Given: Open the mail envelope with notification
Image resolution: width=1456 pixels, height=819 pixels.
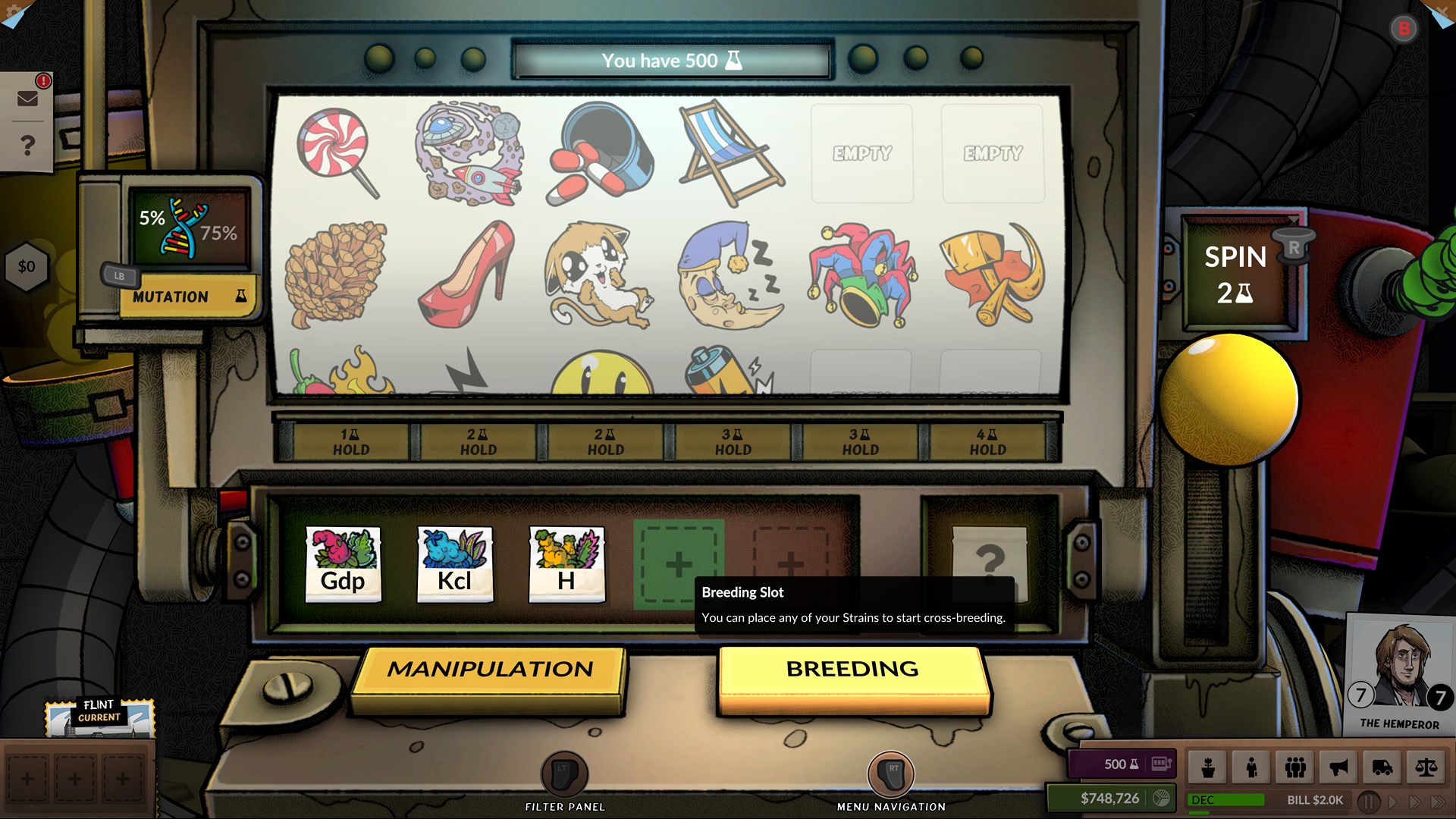Looking at the screenshot, I should pos(28,97).
